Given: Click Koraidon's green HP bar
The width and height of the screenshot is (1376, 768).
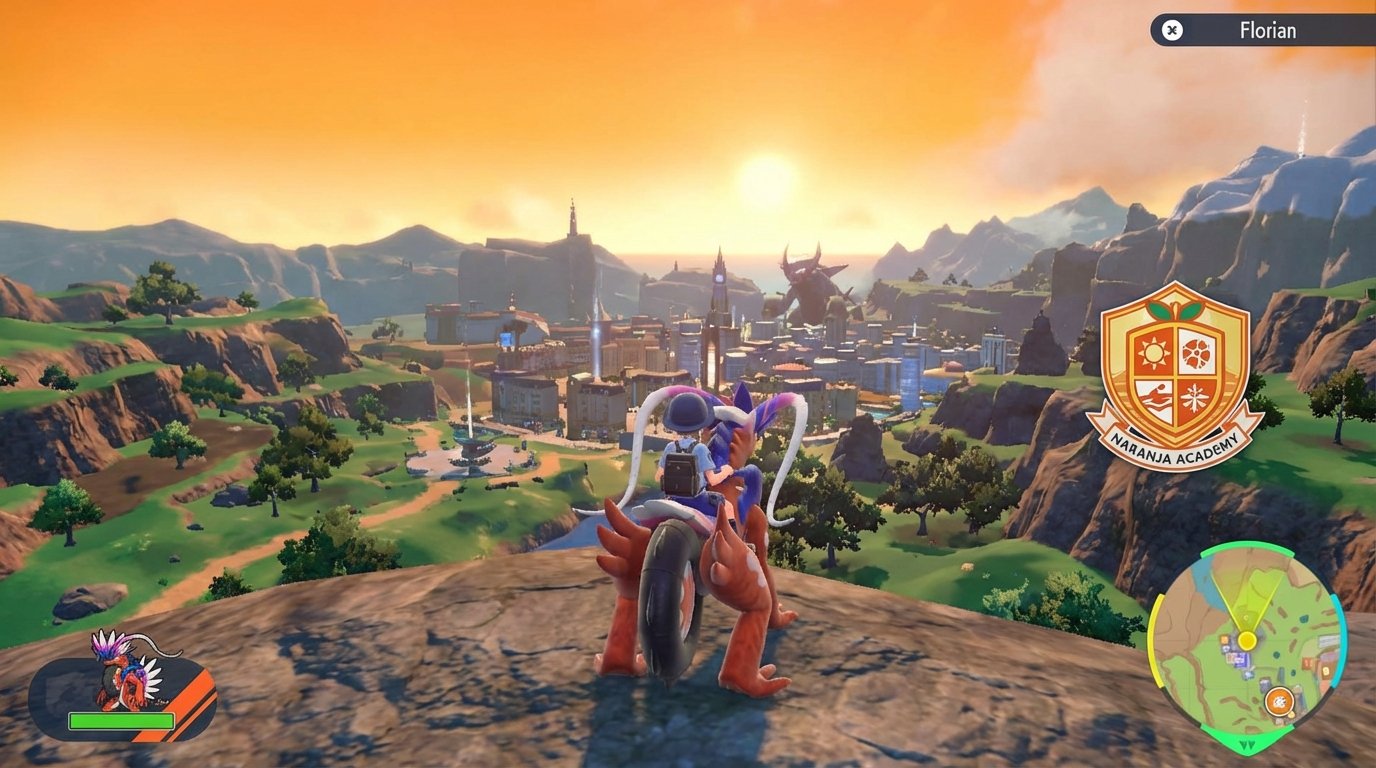Looking at the screenshot, I should point(122,721).
